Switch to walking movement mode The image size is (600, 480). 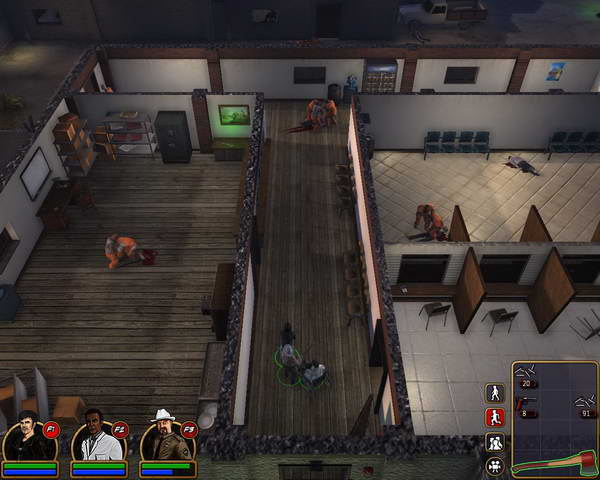click(494, 393)
